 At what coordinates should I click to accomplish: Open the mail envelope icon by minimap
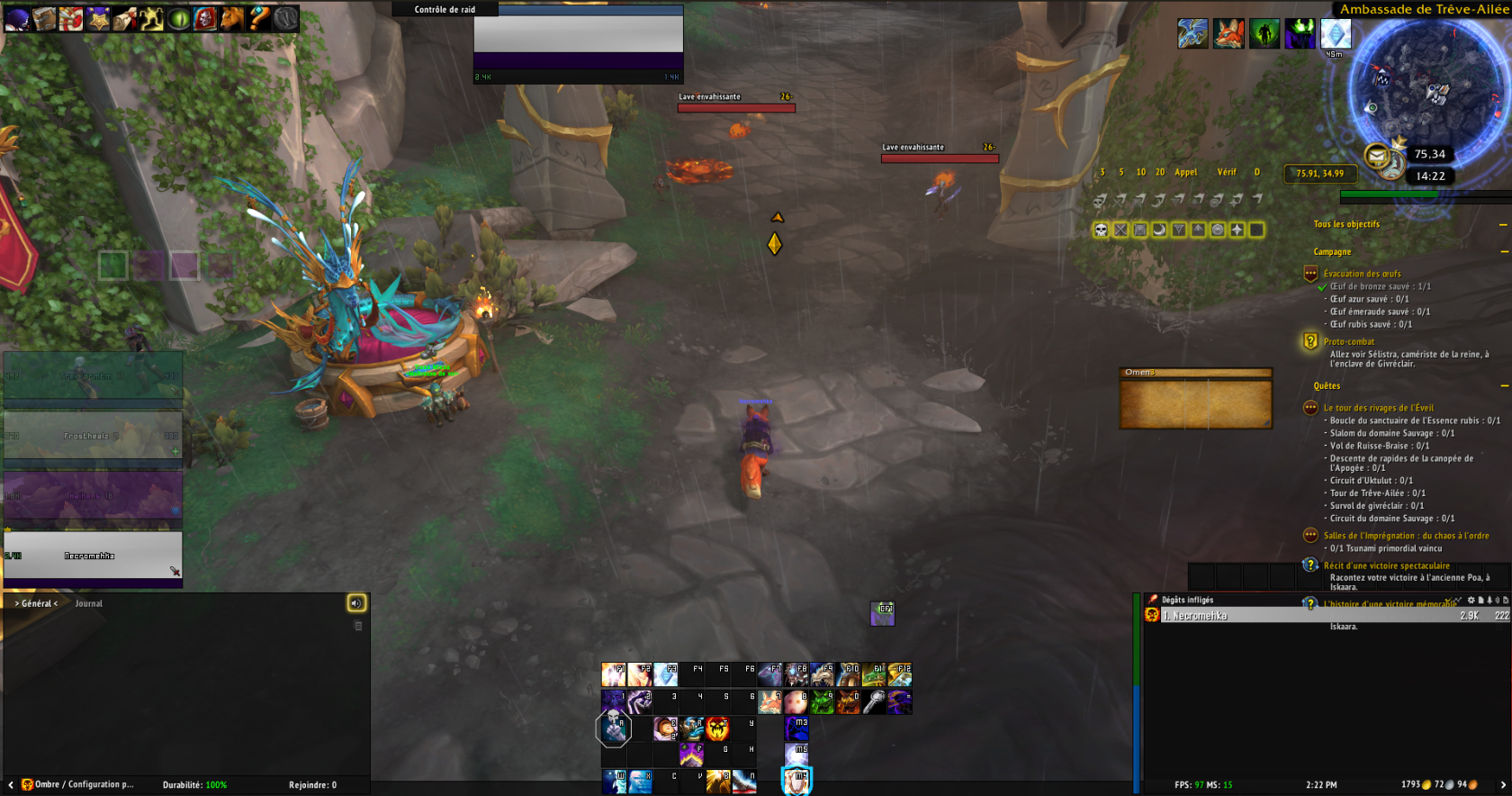(1377, 157)
